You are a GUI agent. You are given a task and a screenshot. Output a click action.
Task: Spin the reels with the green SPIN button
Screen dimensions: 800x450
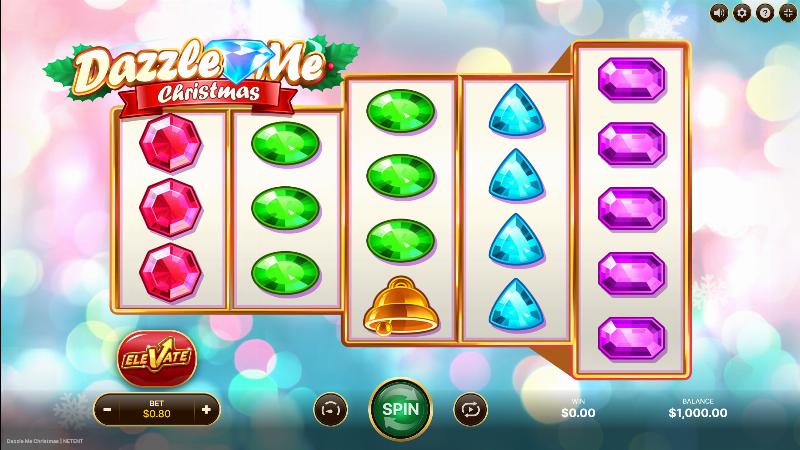click(x=400, y=409)
